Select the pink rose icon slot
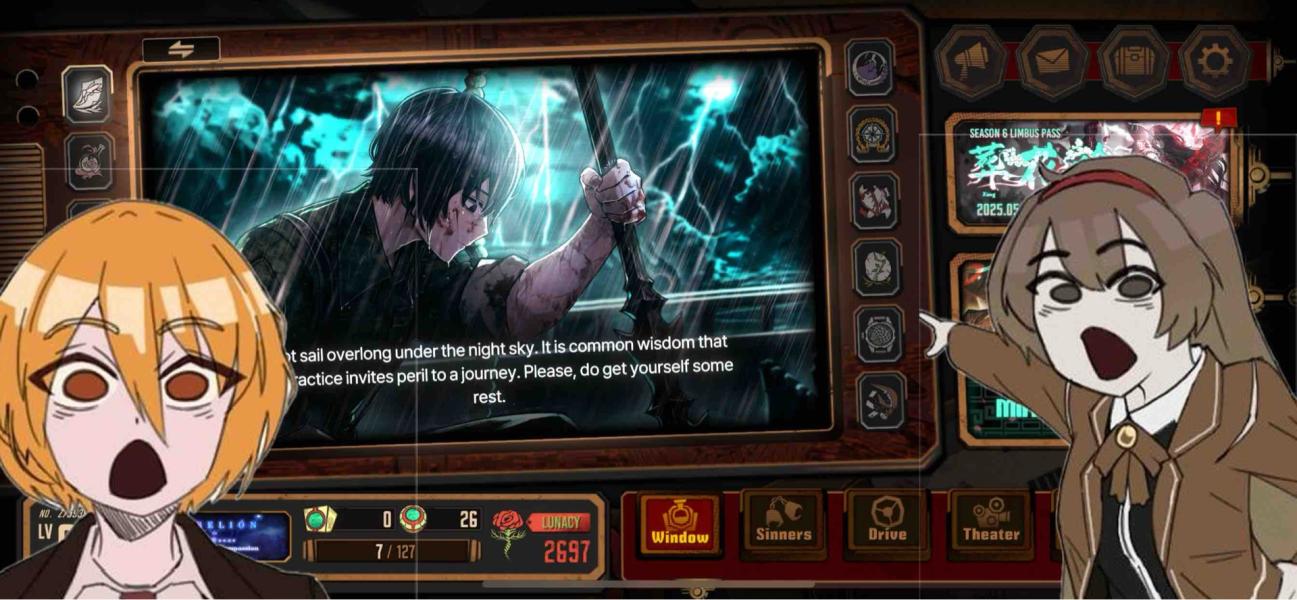Image resolution: width=1297 pixels, height=600 pixels. click(89, 162)
